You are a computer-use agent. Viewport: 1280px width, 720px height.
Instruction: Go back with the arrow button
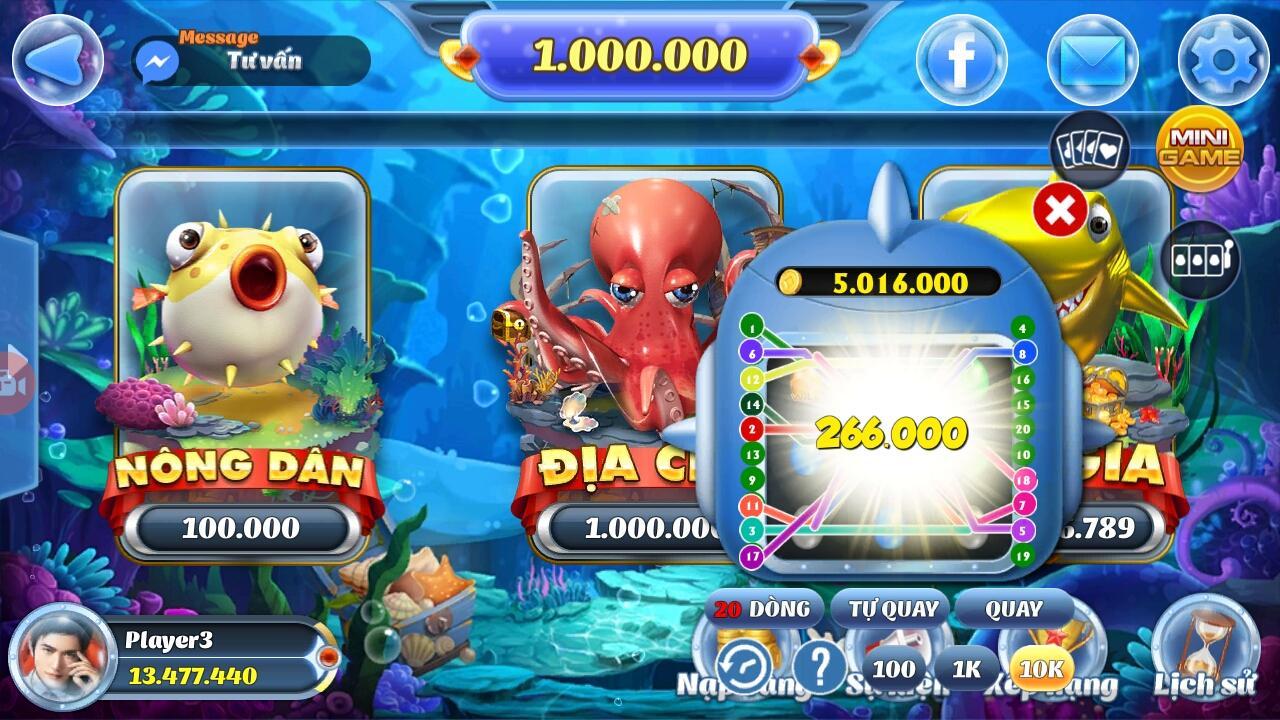point(57,56)
